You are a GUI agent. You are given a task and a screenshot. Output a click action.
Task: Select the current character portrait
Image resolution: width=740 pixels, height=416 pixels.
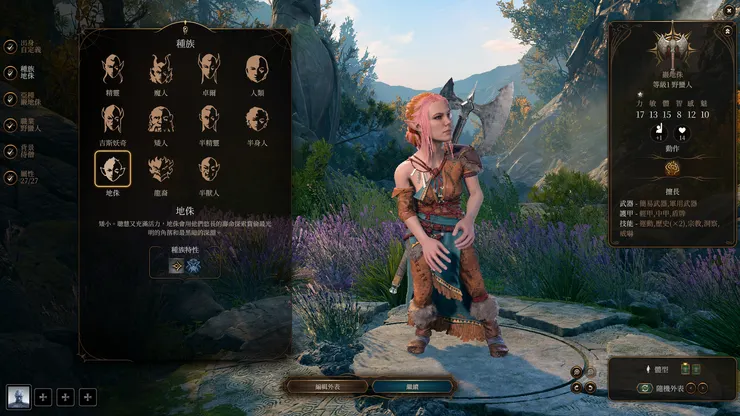[x=18, y=397]
